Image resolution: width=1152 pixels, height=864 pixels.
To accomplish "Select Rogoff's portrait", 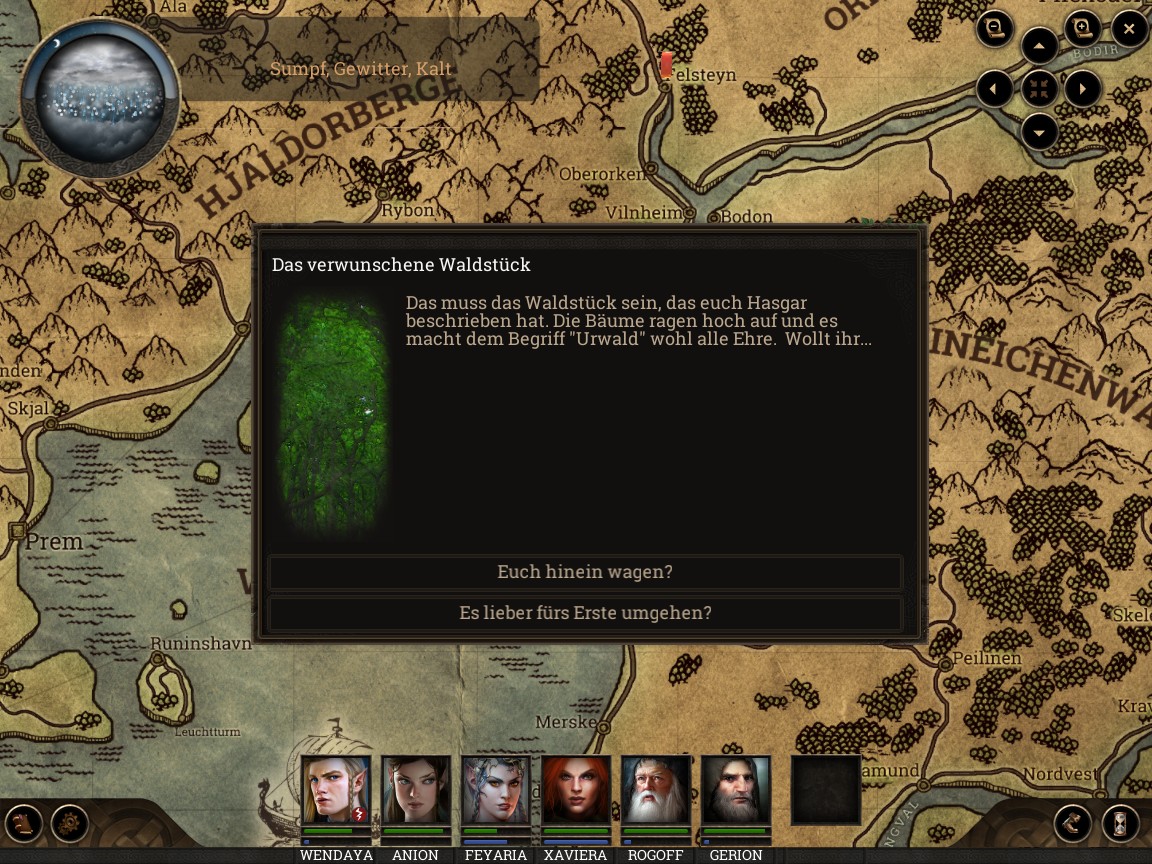I will point(656,790).
